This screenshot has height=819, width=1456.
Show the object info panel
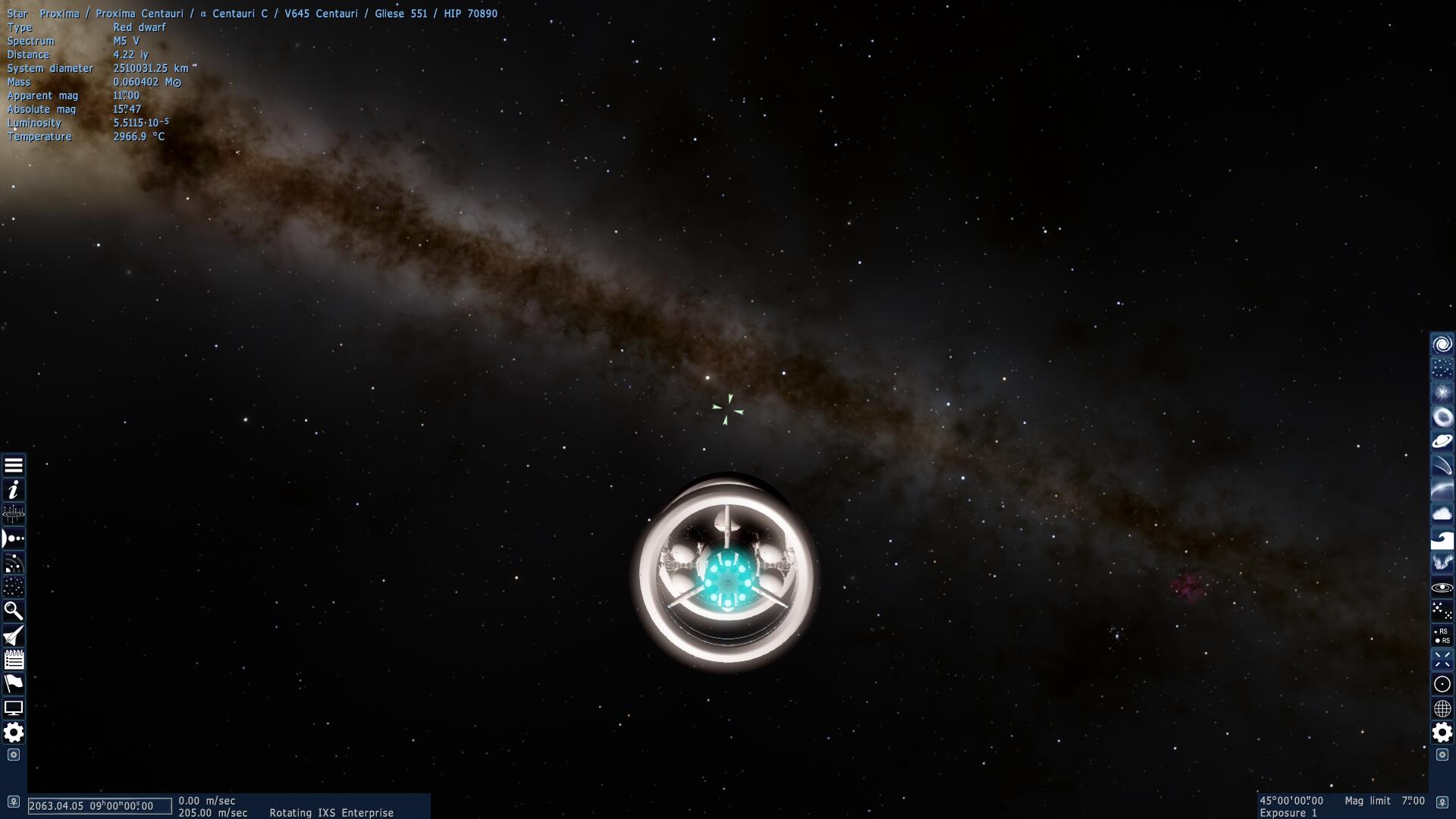click(x=14, y=490)
